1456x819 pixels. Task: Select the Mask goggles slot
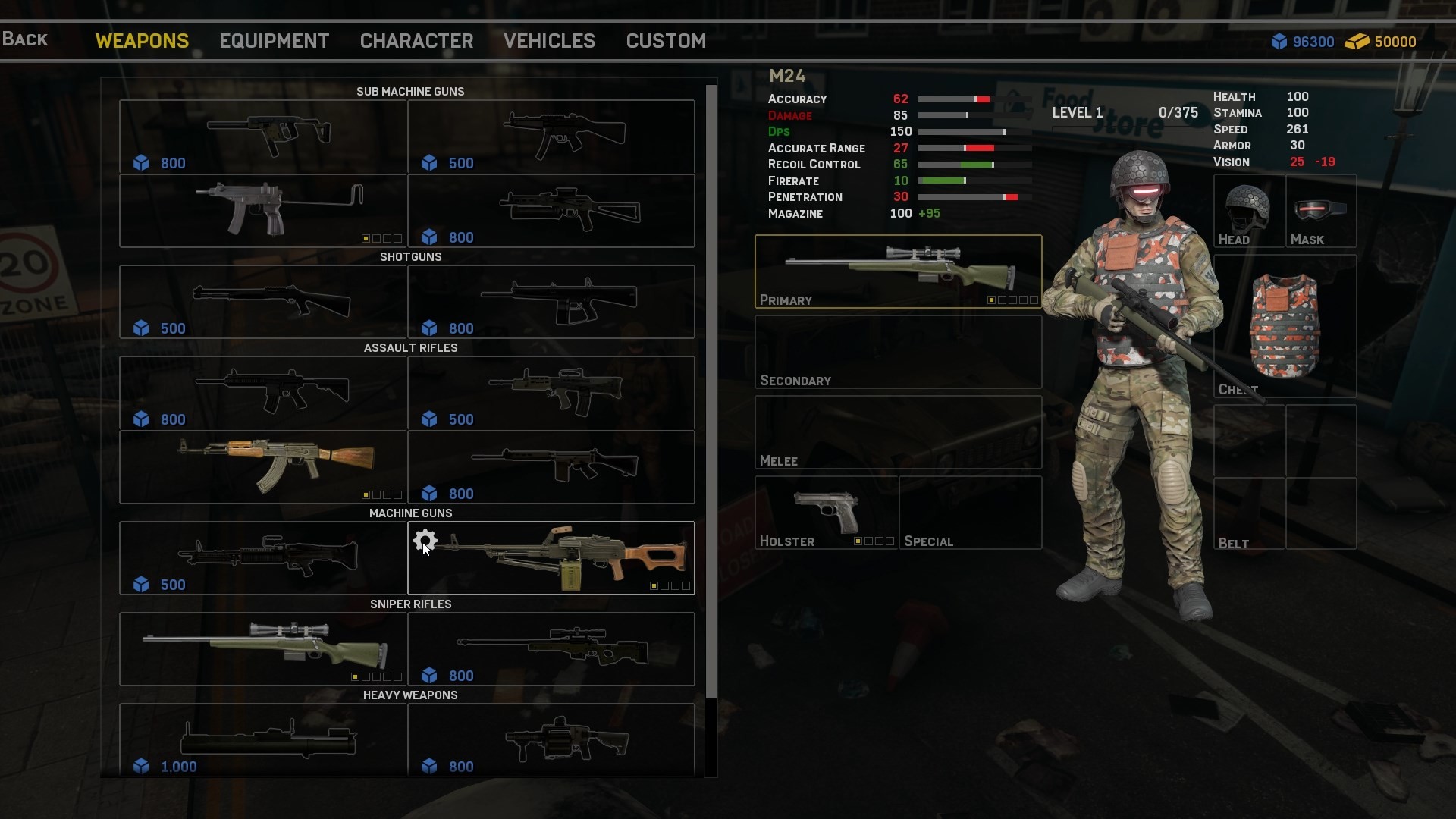[x=1321, y=211]
